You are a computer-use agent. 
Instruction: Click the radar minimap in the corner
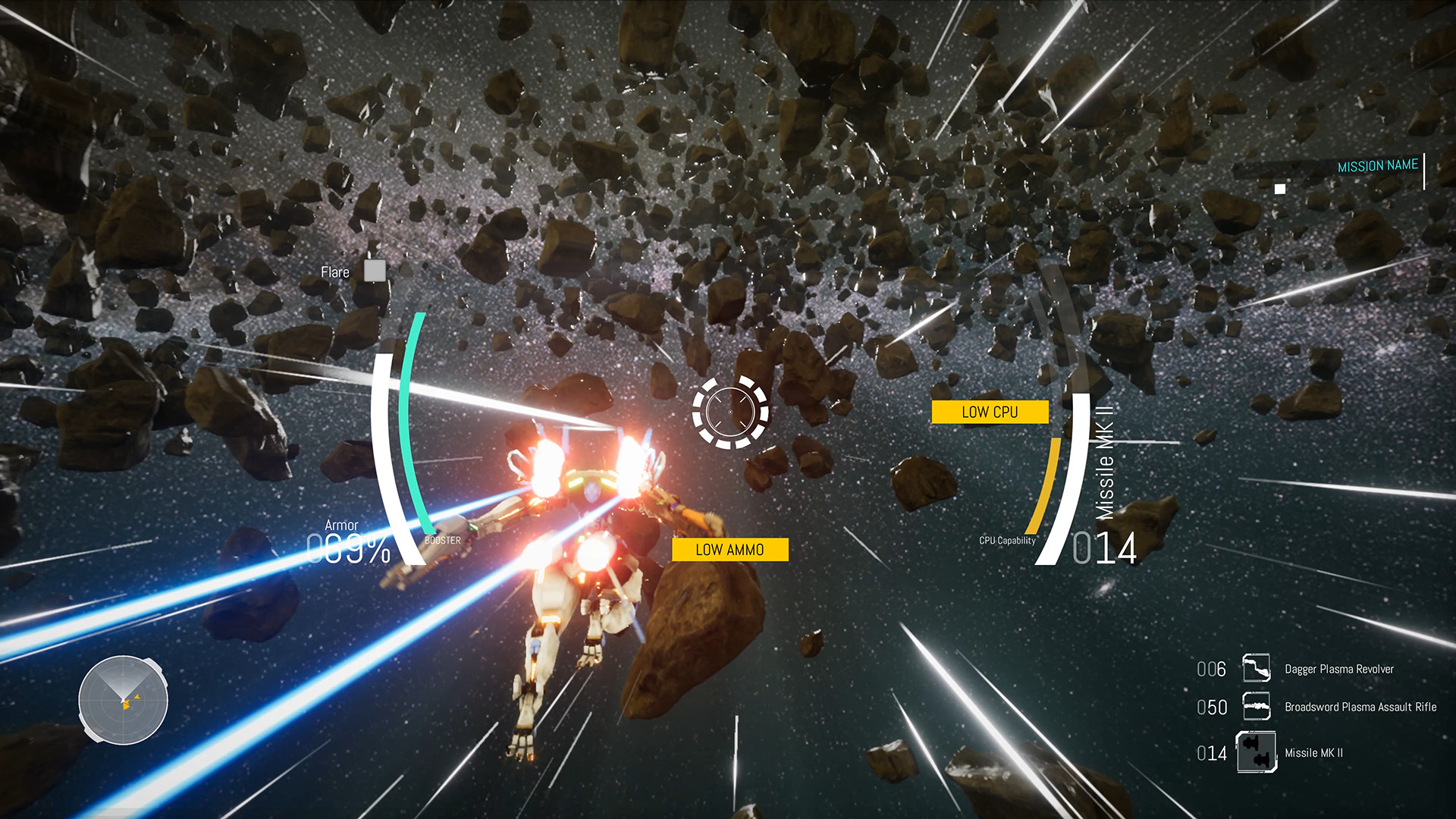[124, 700]
